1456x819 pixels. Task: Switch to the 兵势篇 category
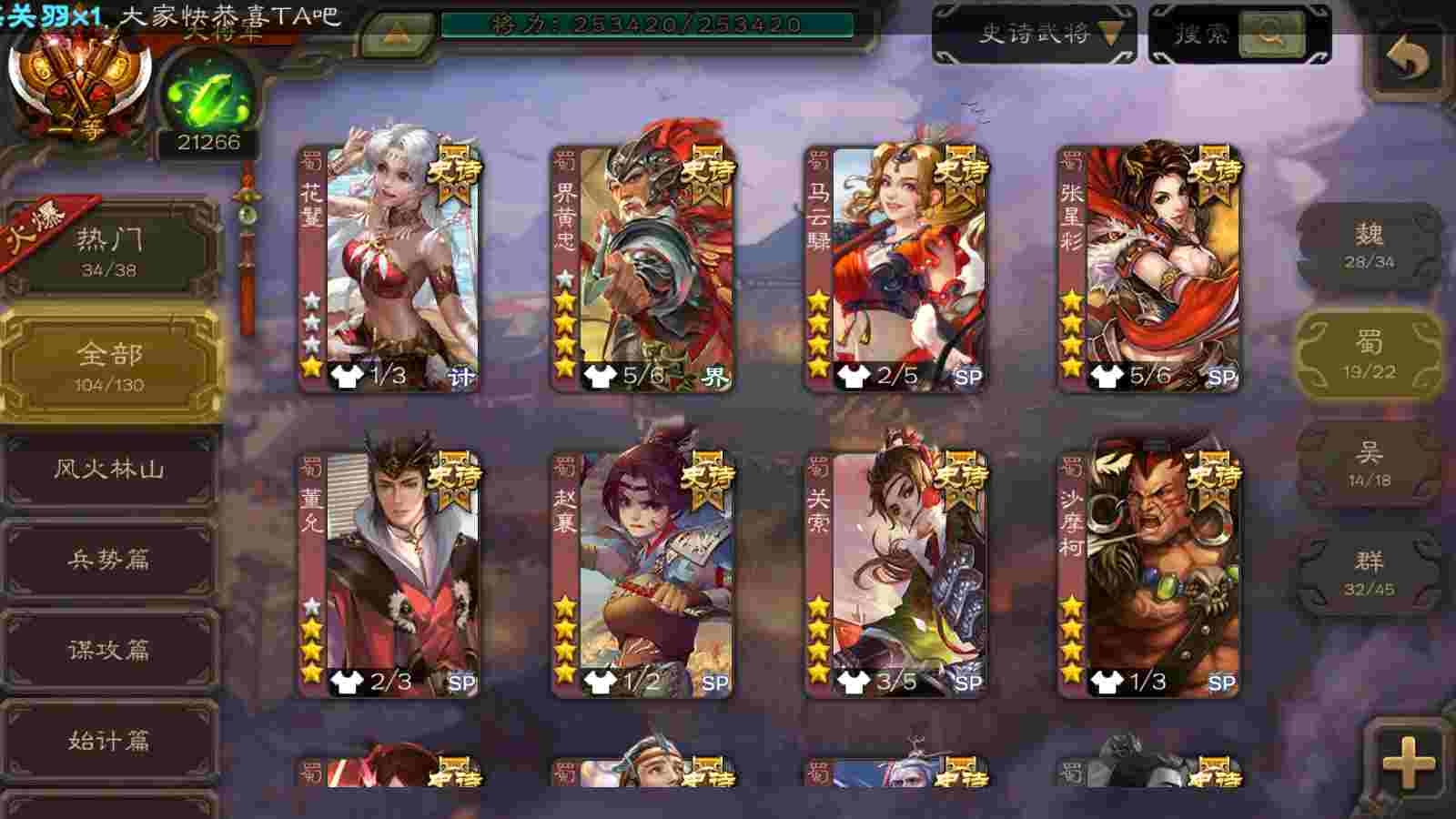pos(109,560)
